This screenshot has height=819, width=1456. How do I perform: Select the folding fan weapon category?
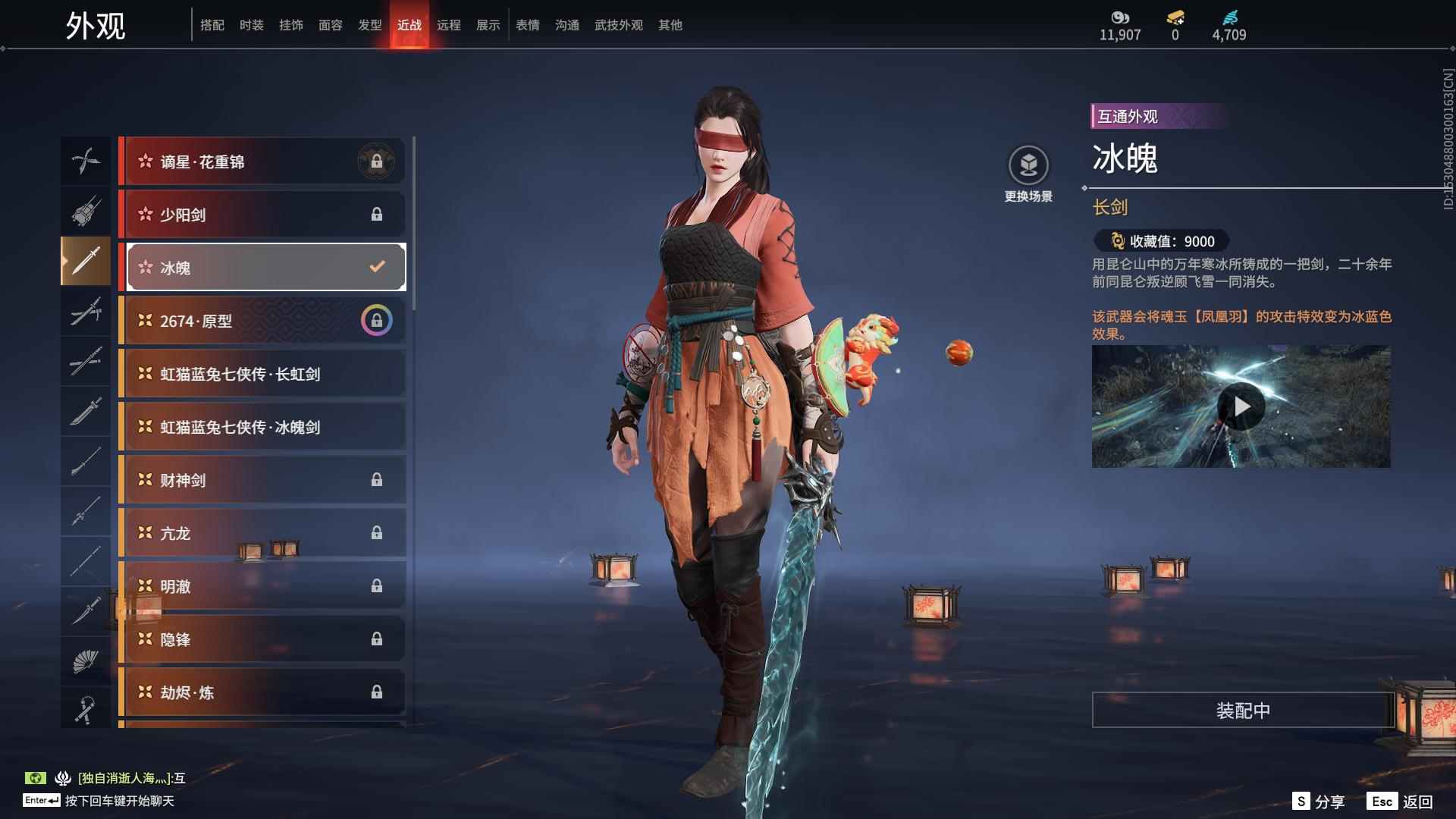click(85, 661)
